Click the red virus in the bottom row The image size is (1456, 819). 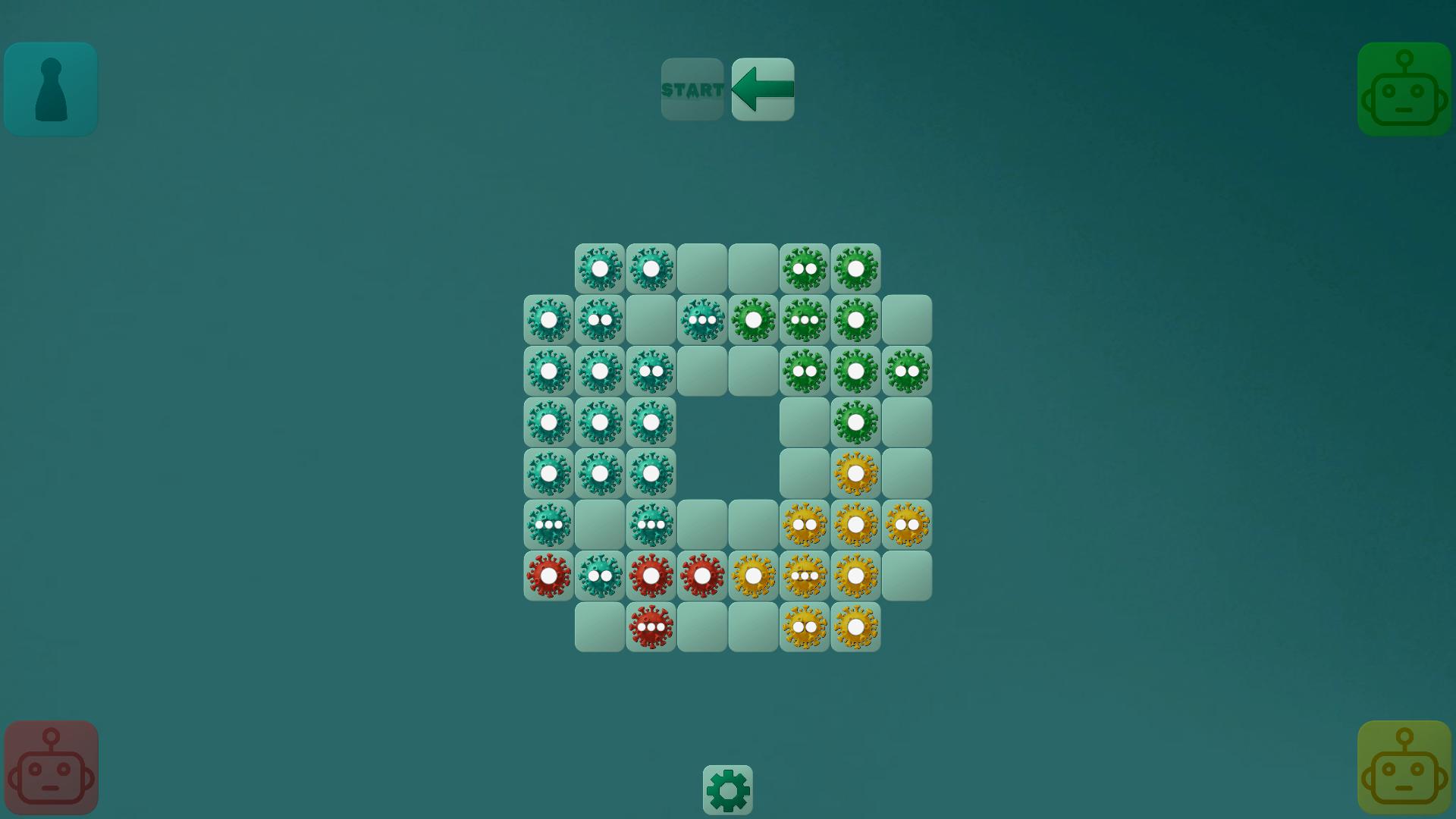pyautogui.click(x=651, y=626)
